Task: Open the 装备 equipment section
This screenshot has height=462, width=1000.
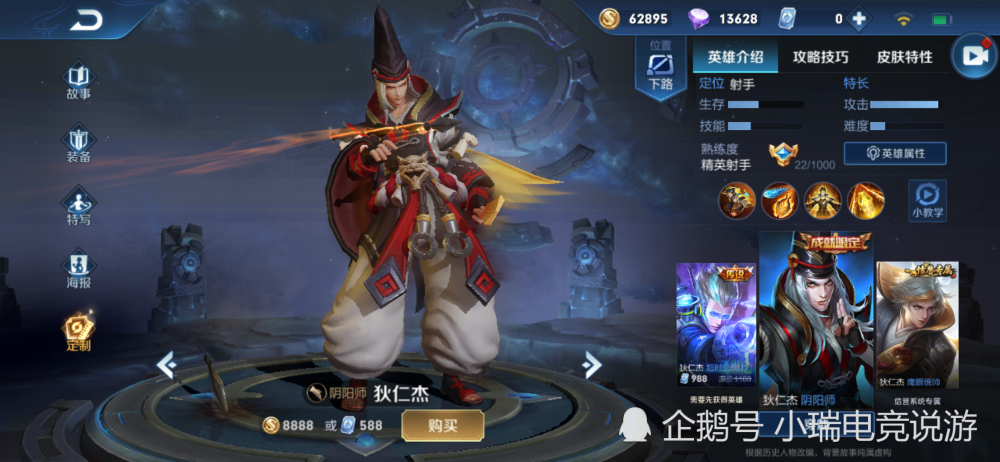Action: coord(78,143)
